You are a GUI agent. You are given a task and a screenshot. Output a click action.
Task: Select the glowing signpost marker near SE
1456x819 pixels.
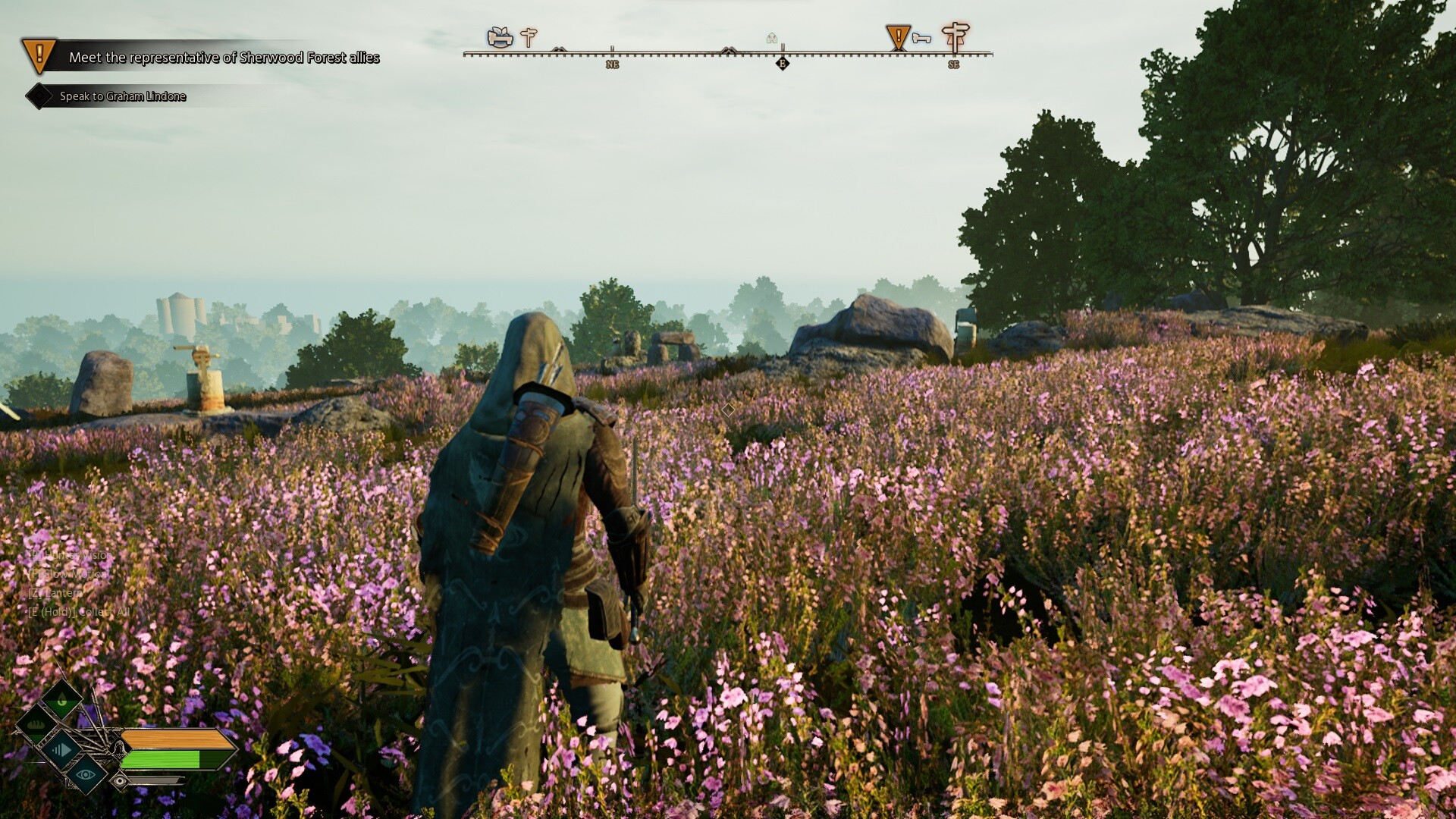tap(955, 36)
